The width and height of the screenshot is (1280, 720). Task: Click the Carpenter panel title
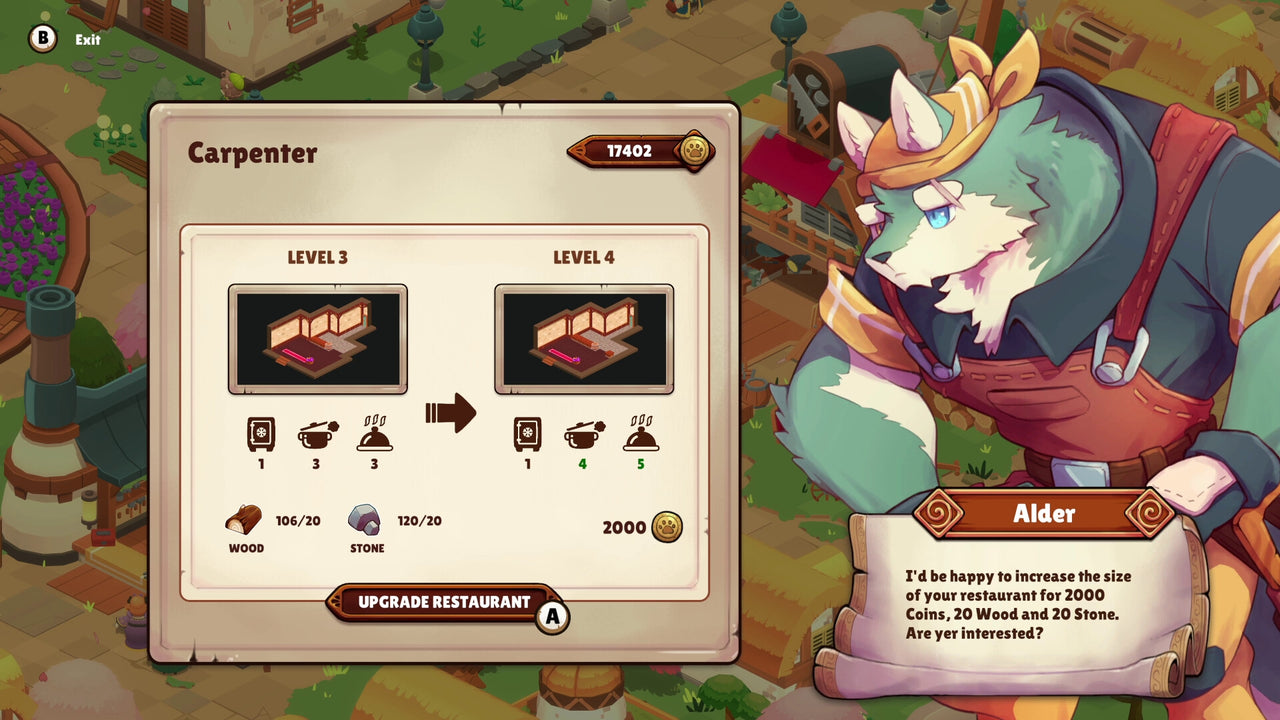252,153
